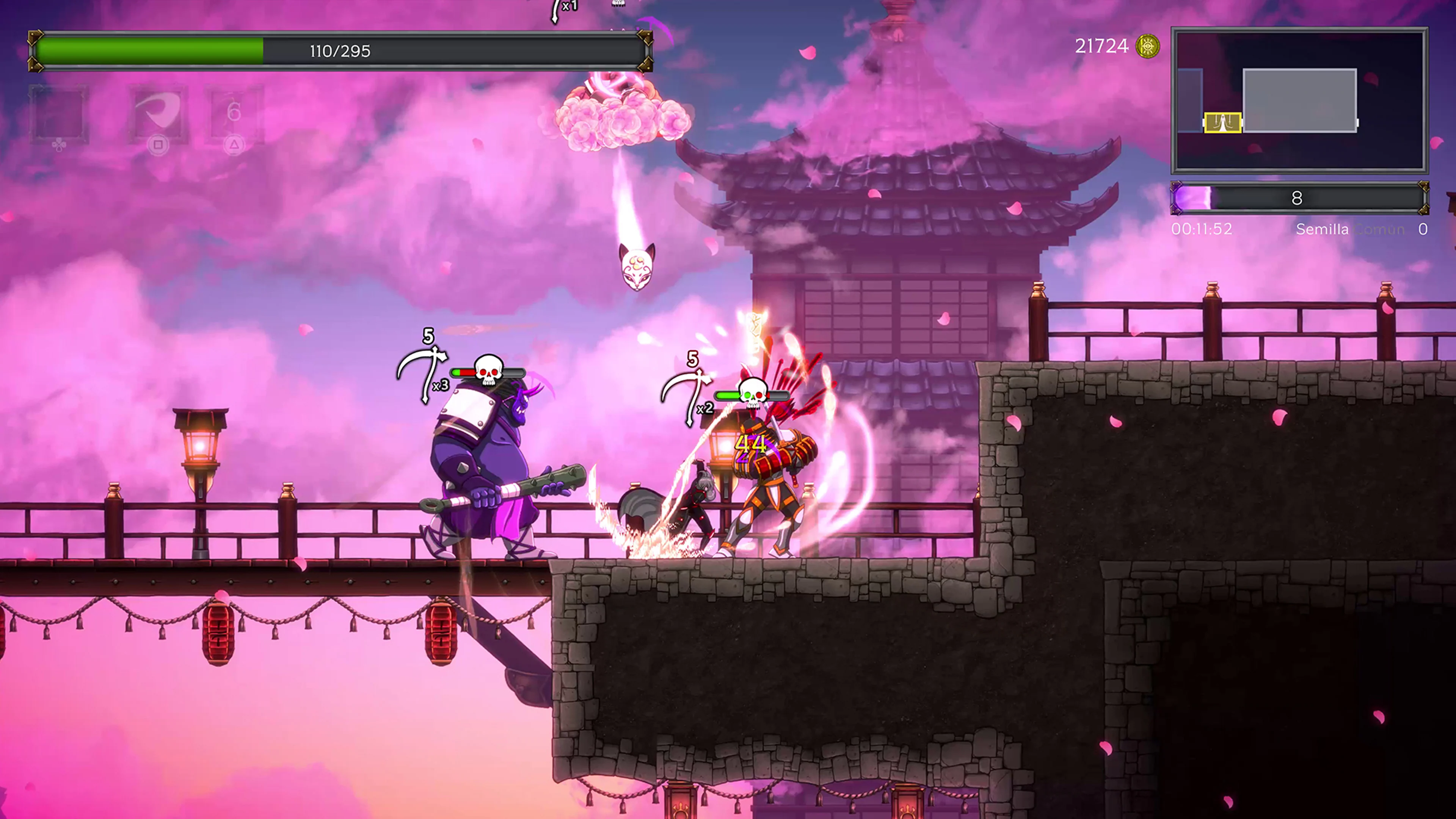Click the 110/295 health value text
Viewport: 1456px width, 819px height.
339,51
